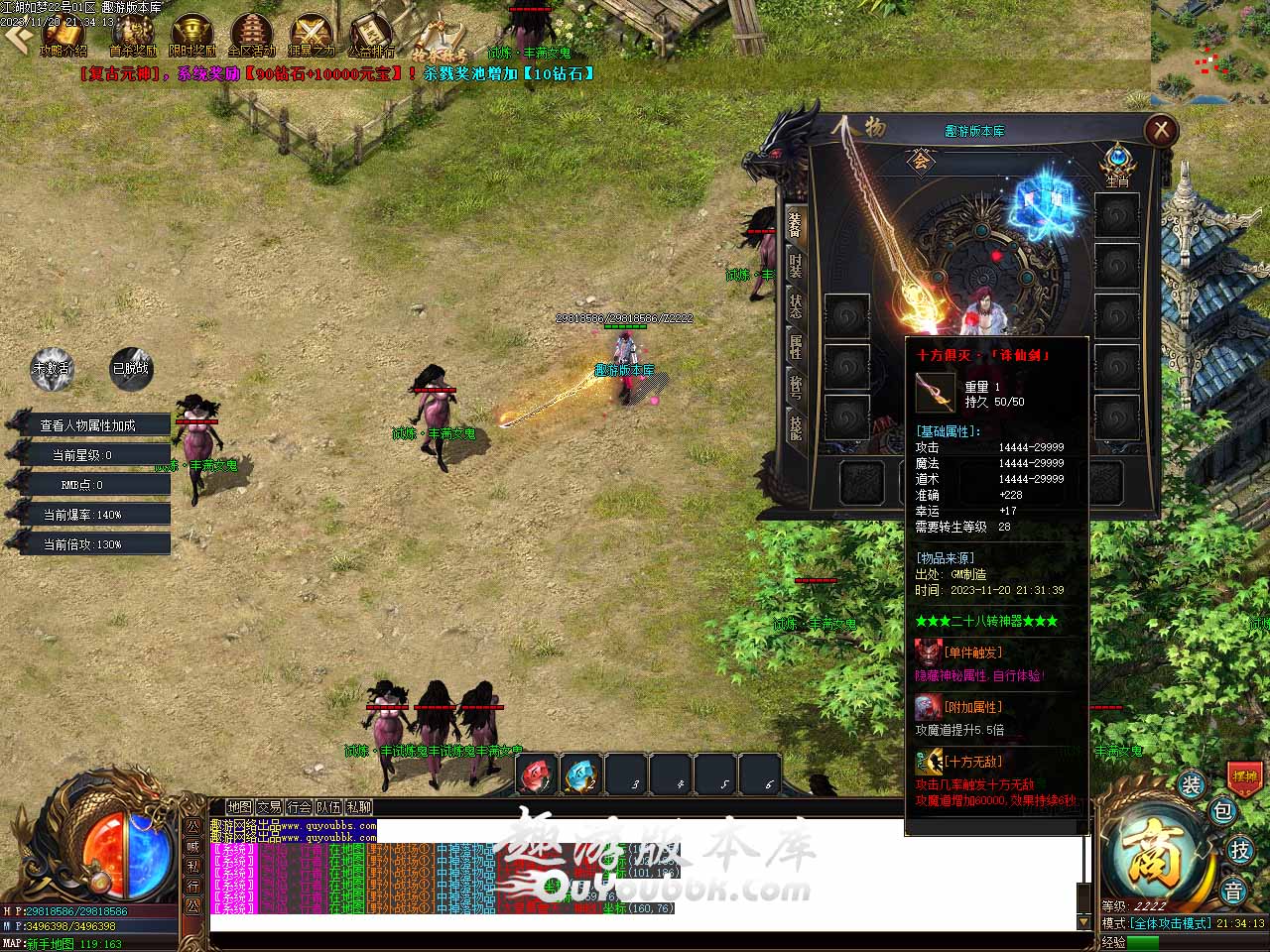Open the bag with the 包 button
The width and height of the screenshot is (1270, 952).
click(x=1223, y=811)
